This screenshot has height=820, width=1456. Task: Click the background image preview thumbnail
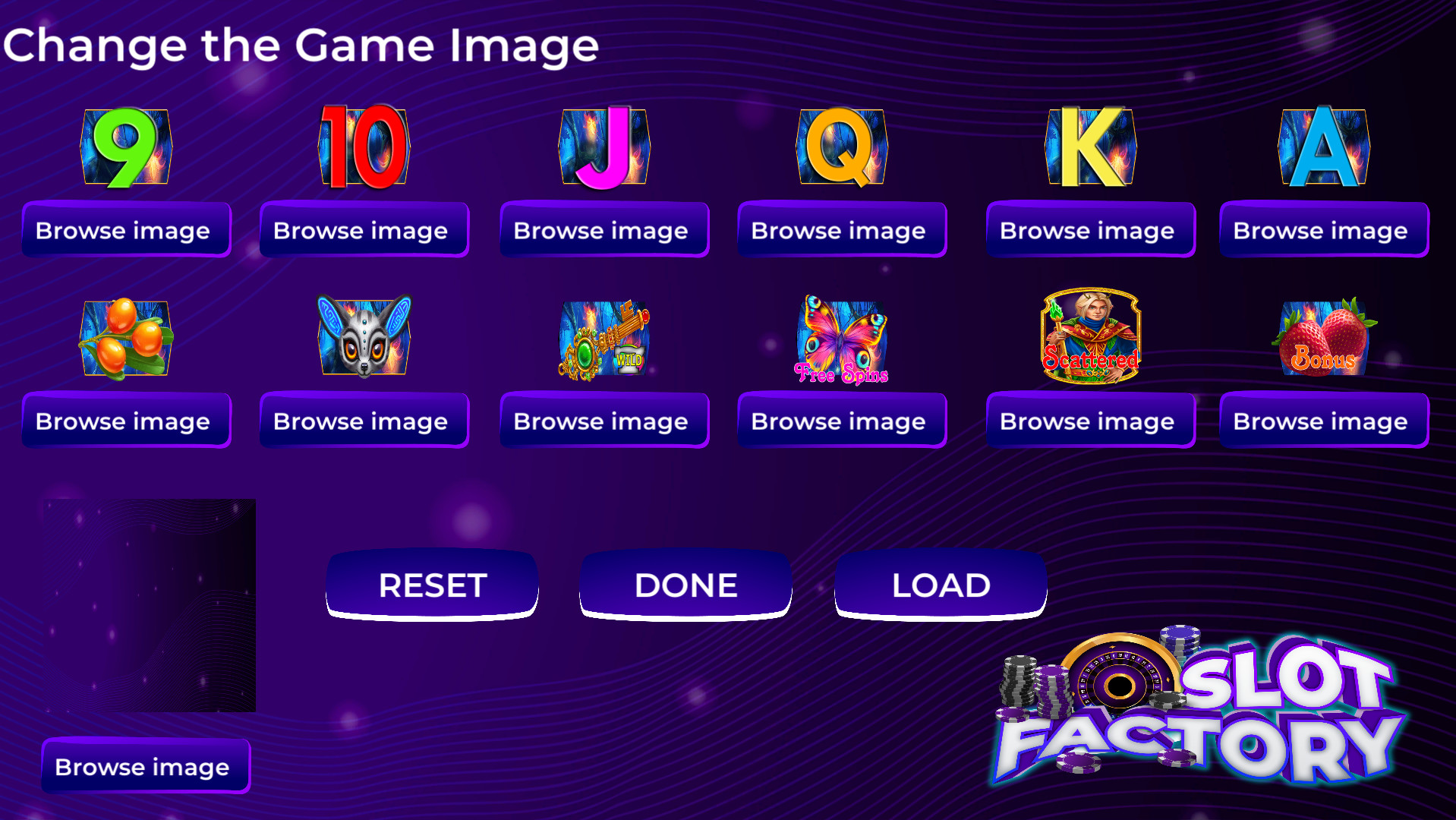[x=152, y=604]
